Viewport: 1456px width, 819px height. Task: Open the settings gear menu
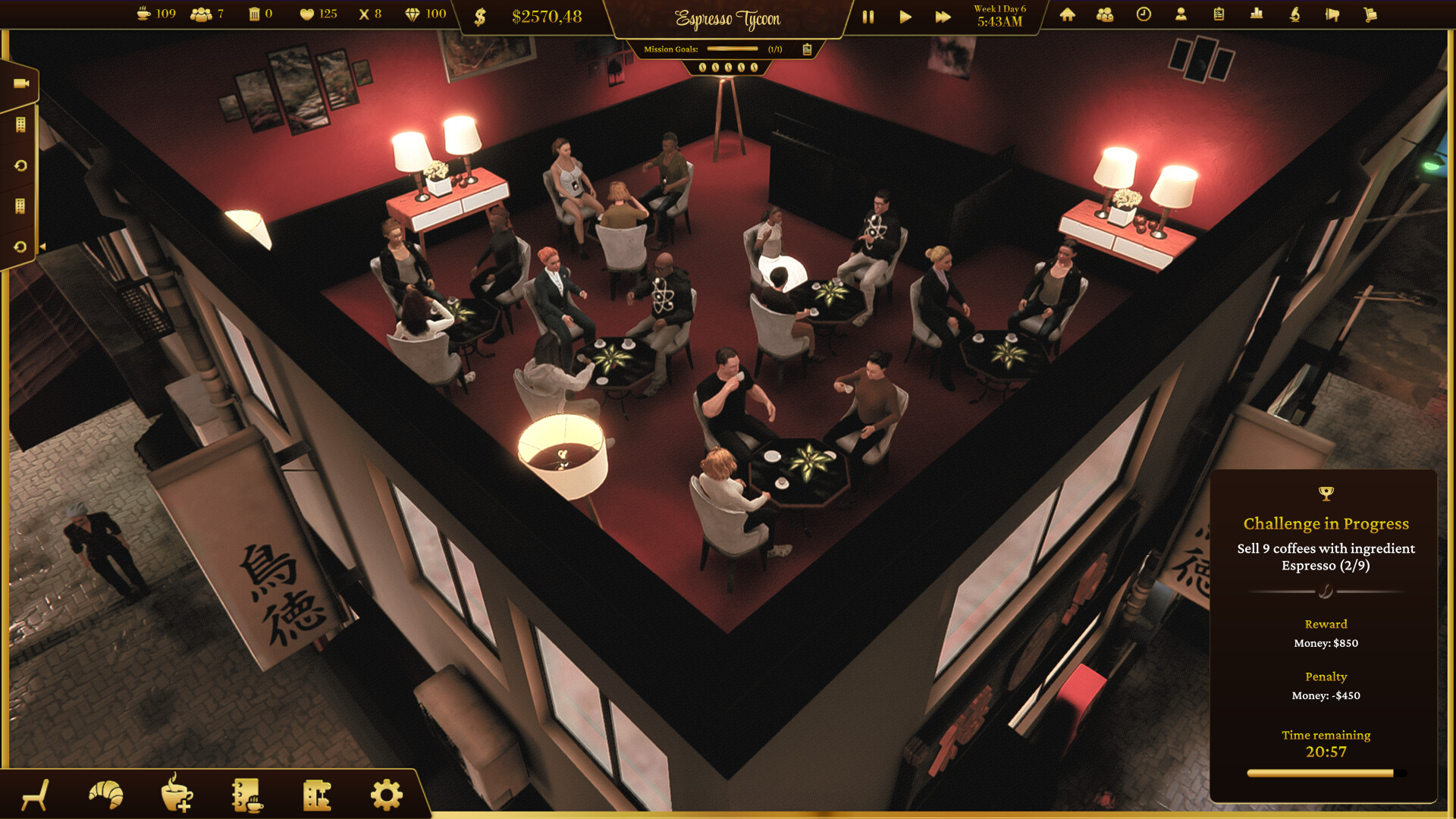click(385, 794)
